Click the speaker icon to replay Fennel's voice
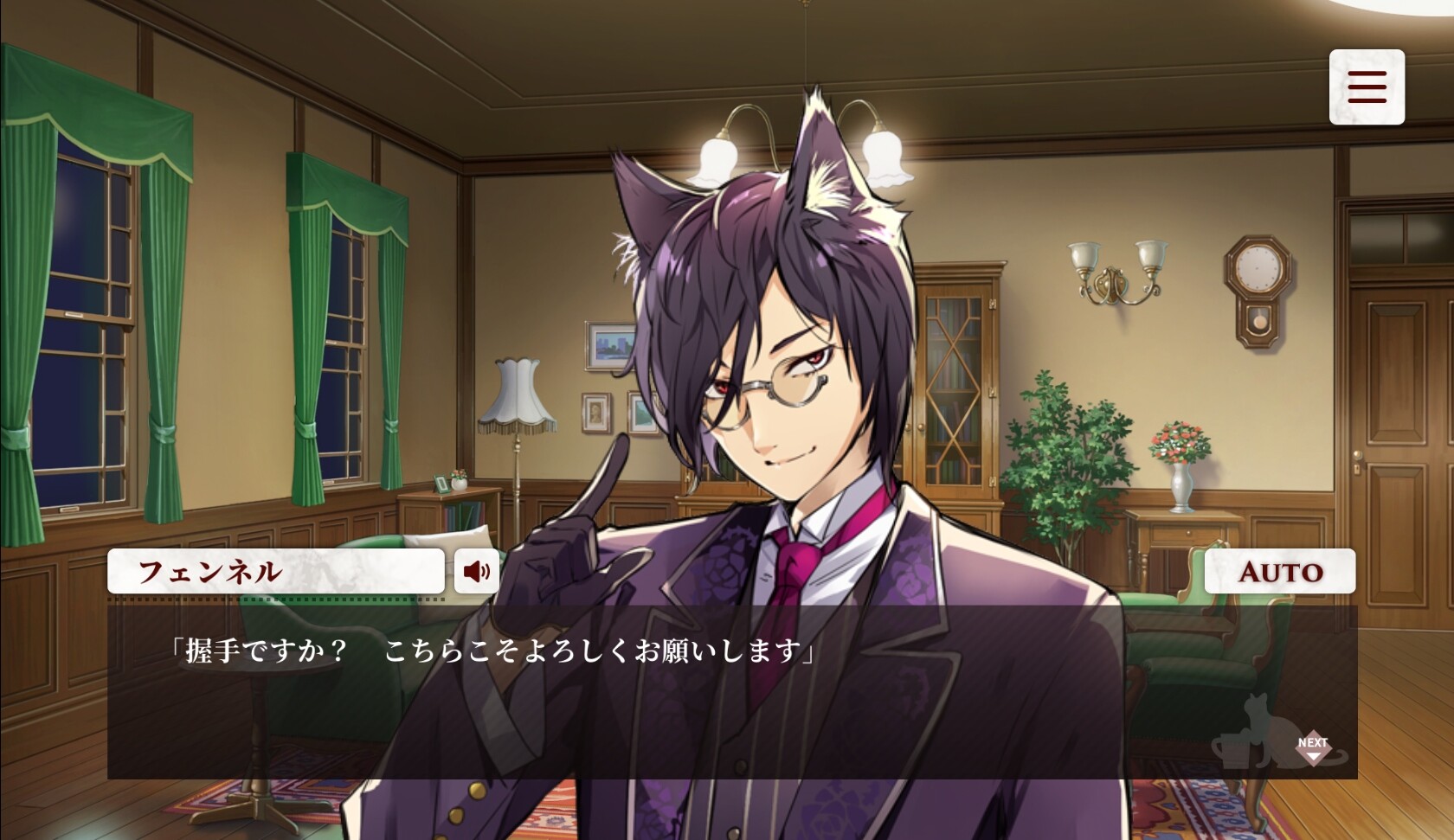1454x840 pixels. point(477,571)
